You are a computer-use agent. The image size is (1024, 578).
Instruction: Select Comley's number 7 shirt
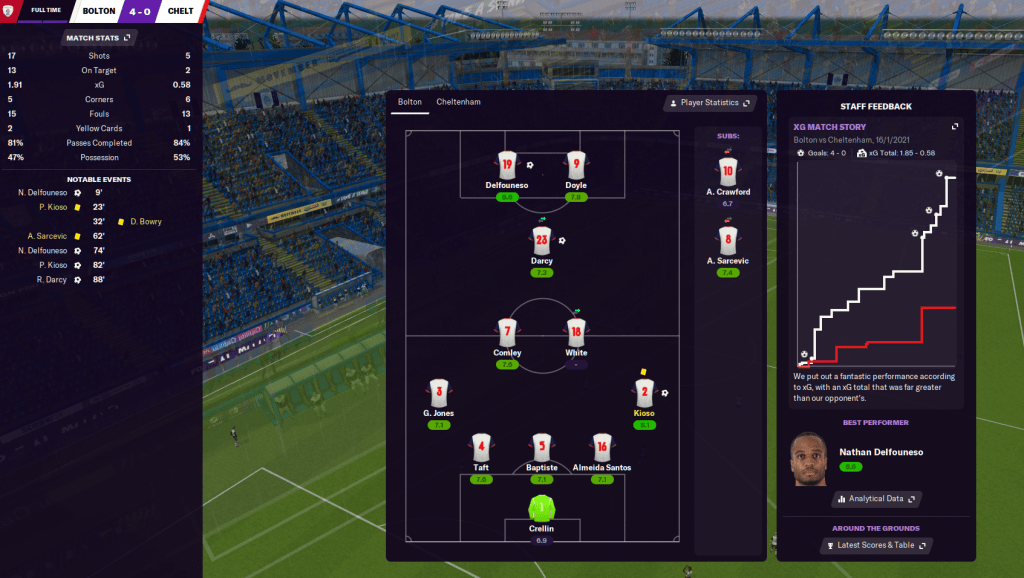coord(507,332)
